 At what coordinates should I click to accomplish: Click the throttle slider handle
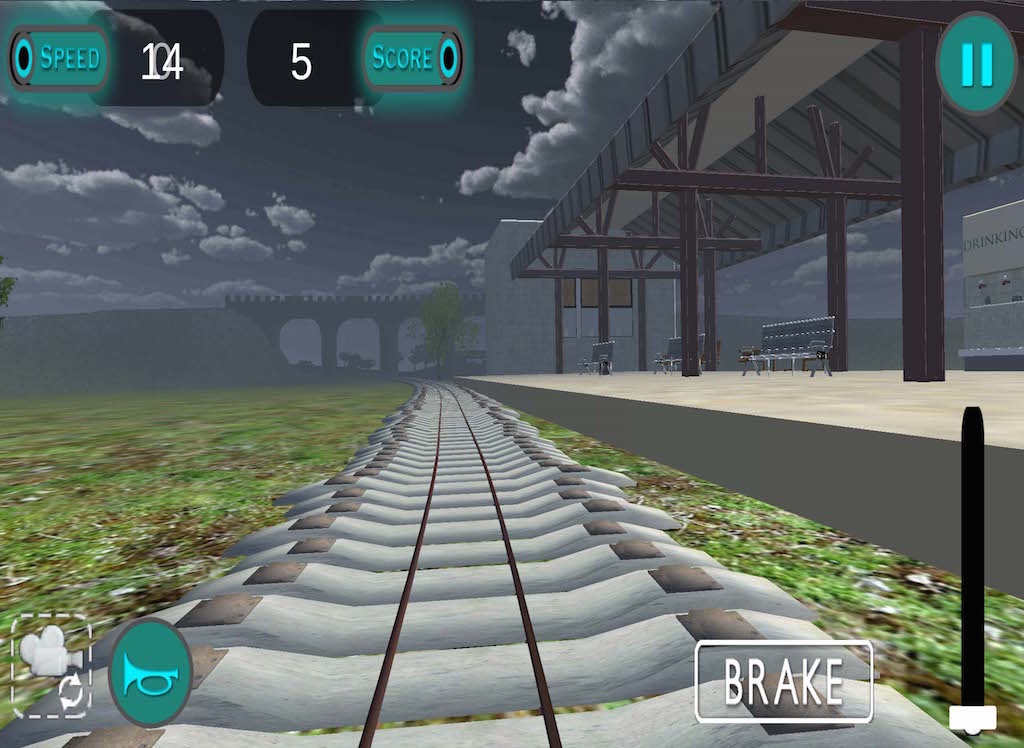point(972,716)
